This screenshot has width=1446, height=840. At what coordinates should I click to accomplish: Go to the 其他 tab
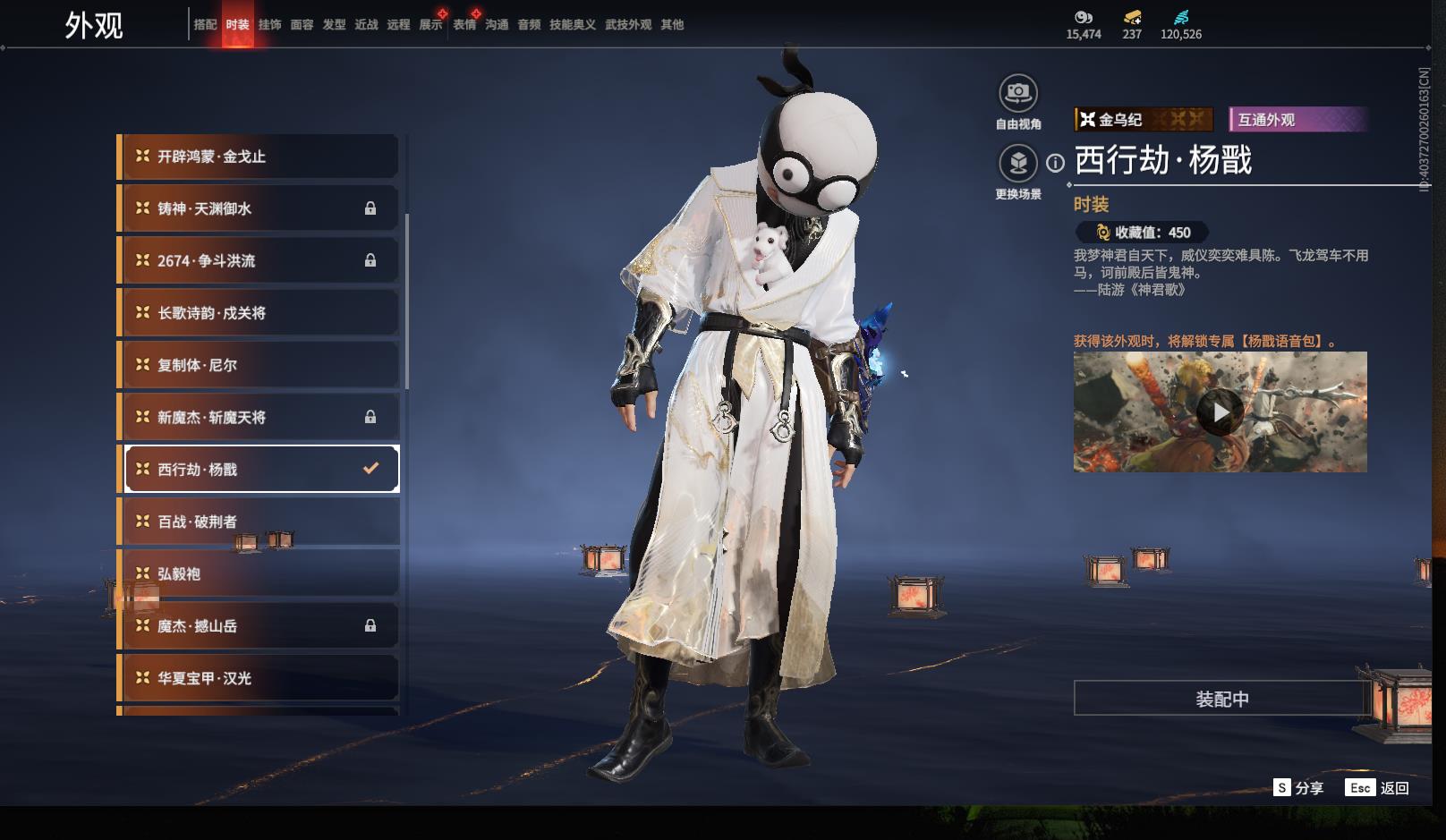click(x=672, y=25)
